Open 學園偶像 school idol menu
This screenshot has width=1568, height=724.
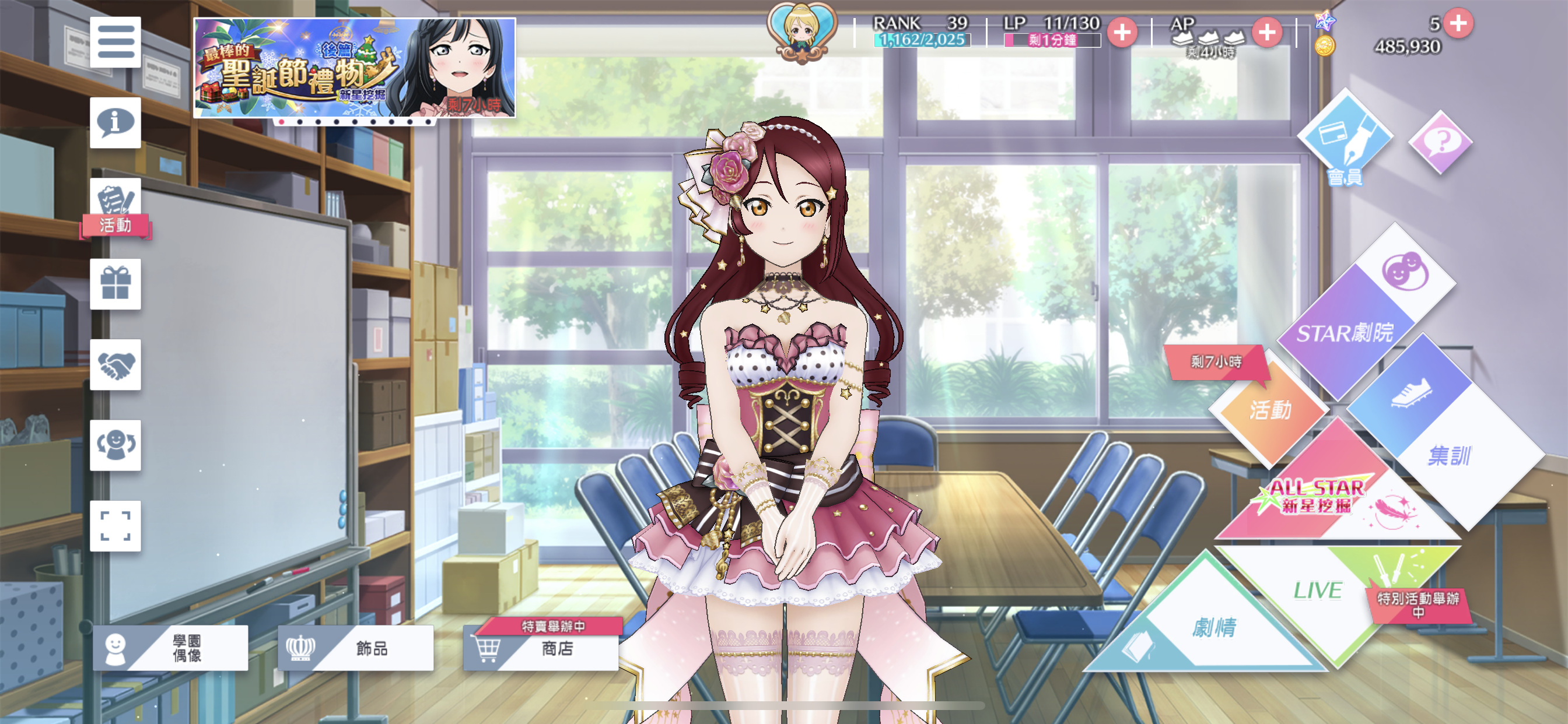click(170, 648)
